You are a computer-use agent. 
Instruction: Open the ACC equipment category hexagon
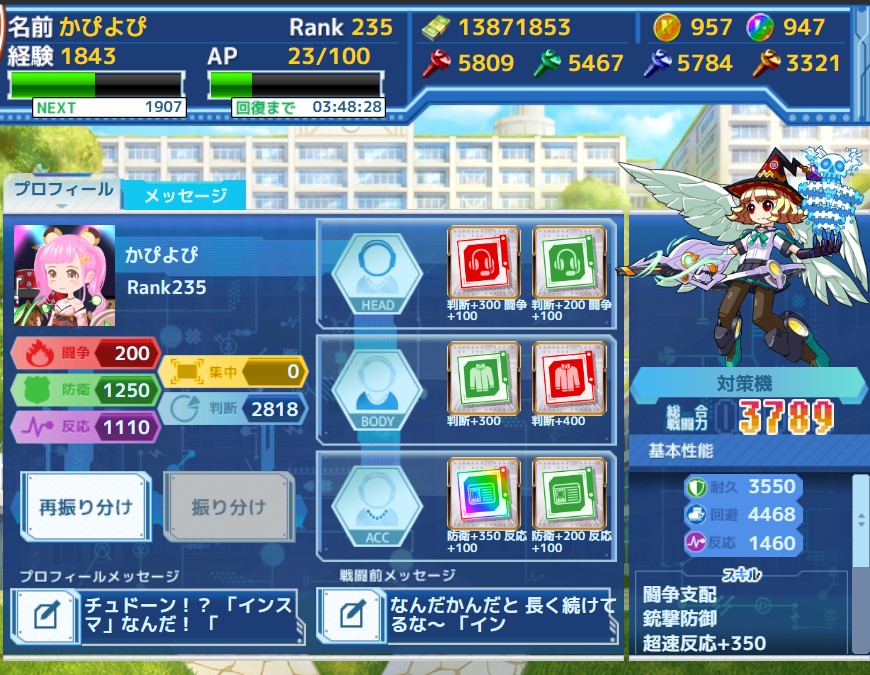pos(377,504)
